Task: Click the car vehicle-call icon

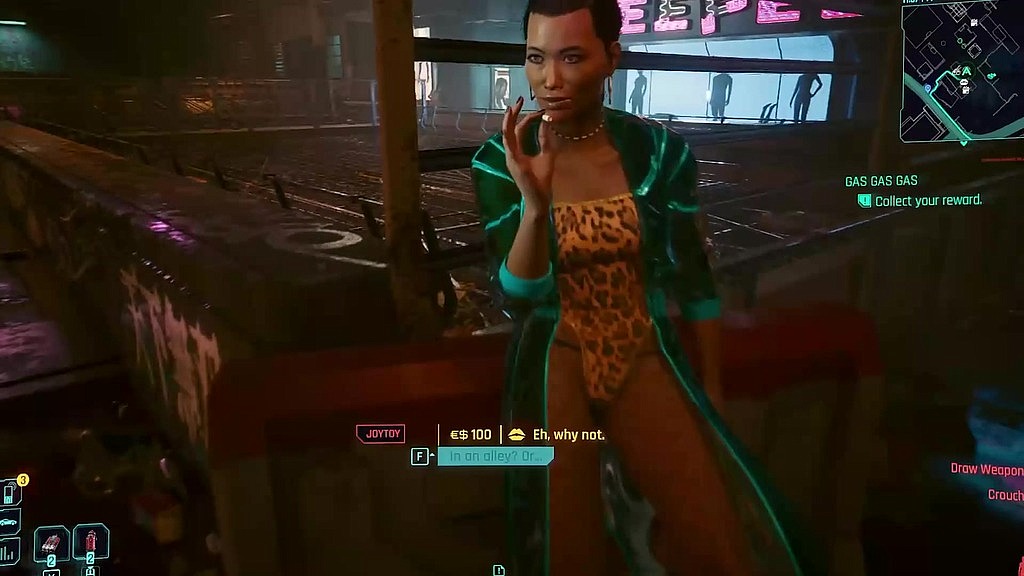Action: [9, 522]
